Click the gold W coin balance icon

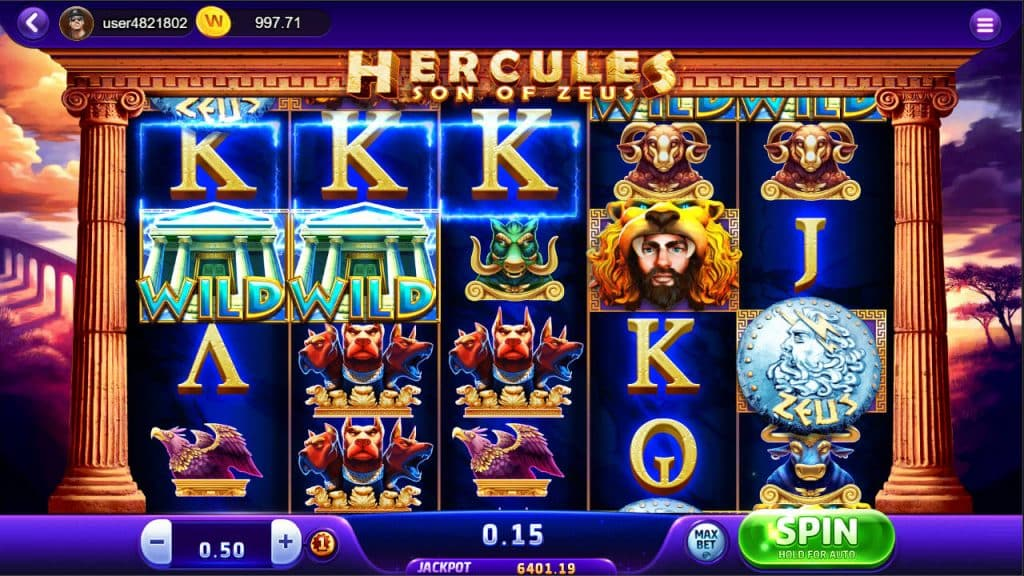tap(213, 22)
